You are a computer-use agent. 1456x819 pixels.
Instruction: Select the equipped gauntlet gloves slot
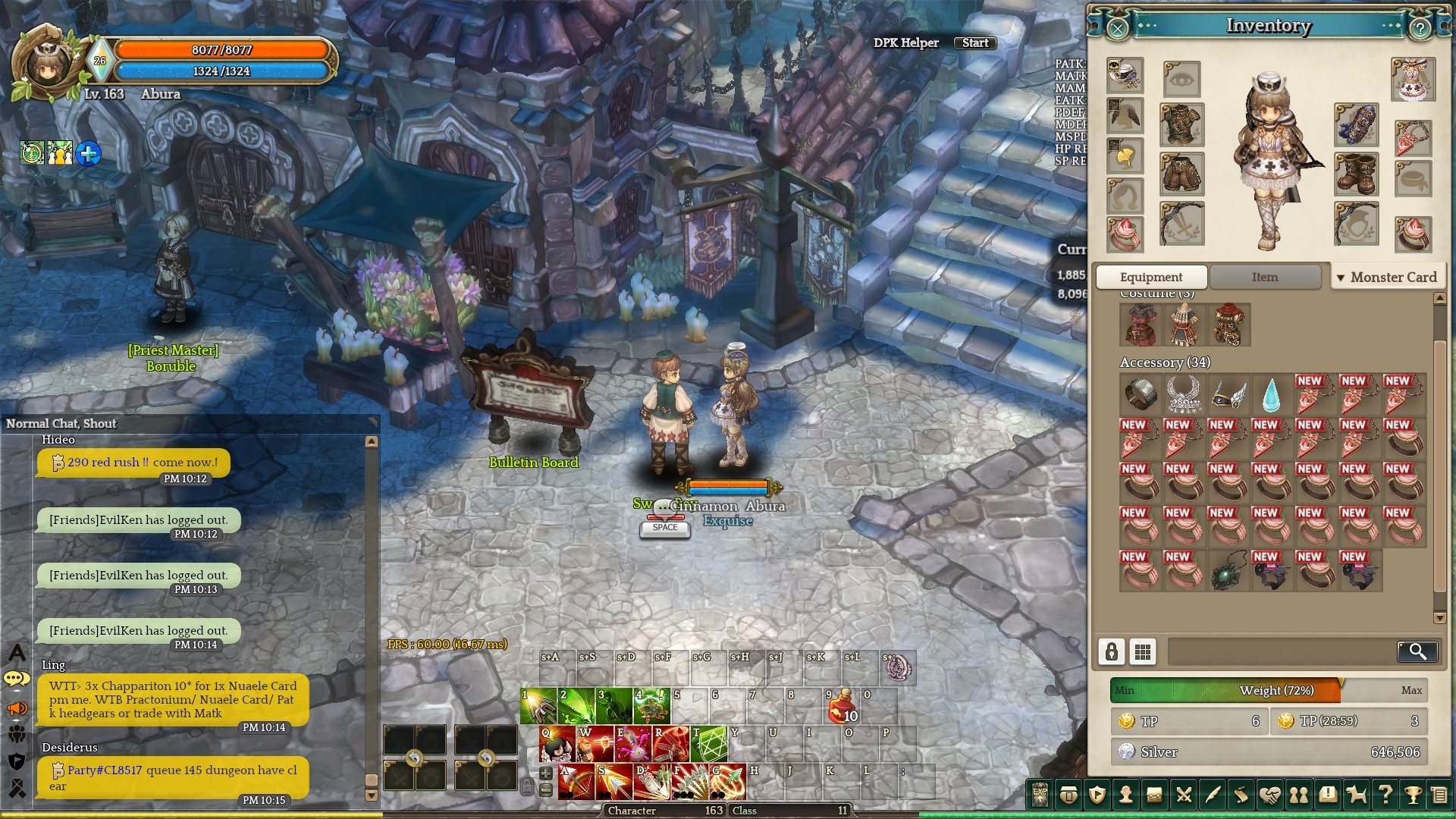pyautogui.click(x=1356, y=125)
